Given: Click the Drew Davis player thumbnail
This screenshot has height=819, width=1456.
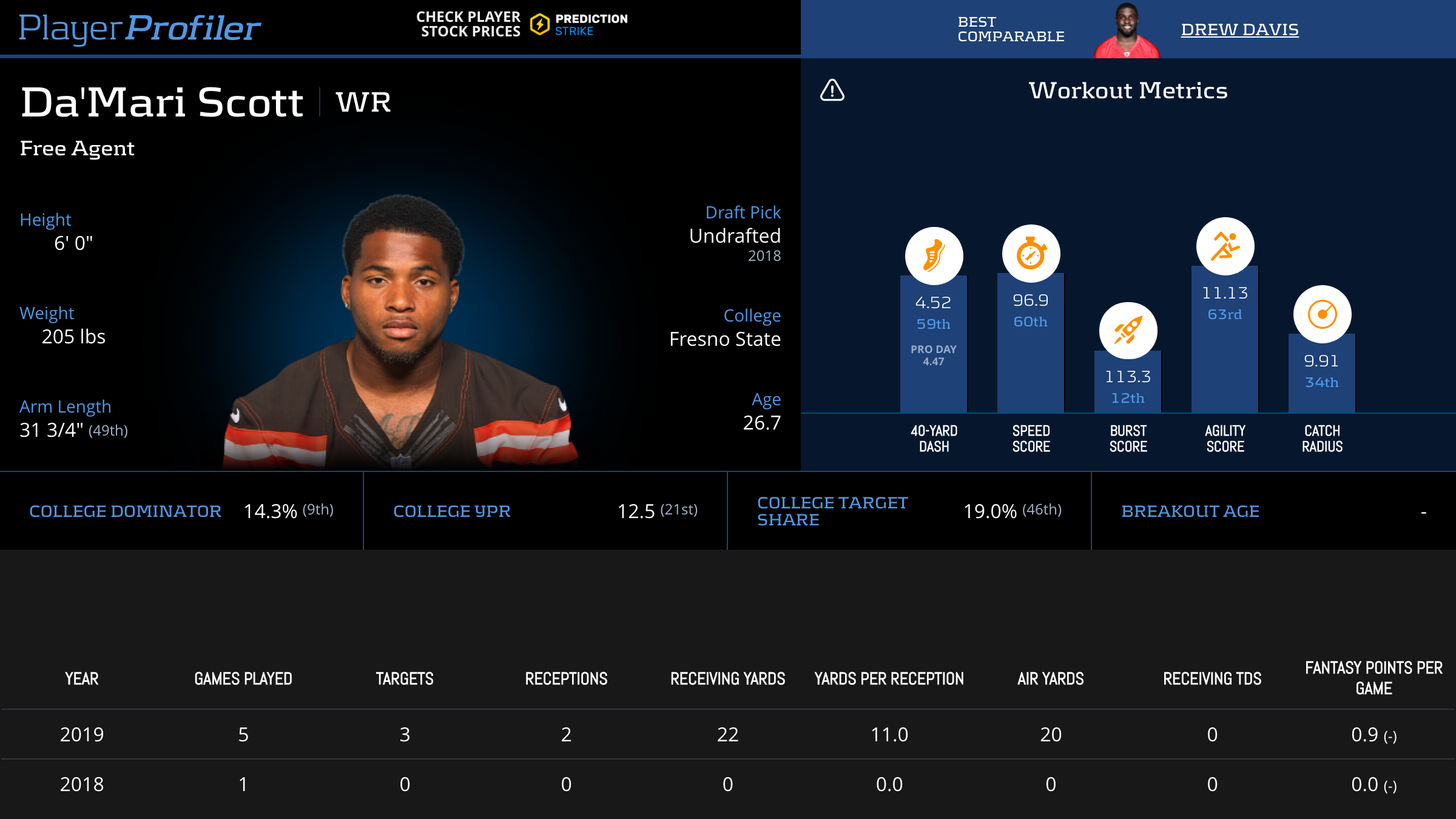Looking at the screenshot, I should point(1127,32).
